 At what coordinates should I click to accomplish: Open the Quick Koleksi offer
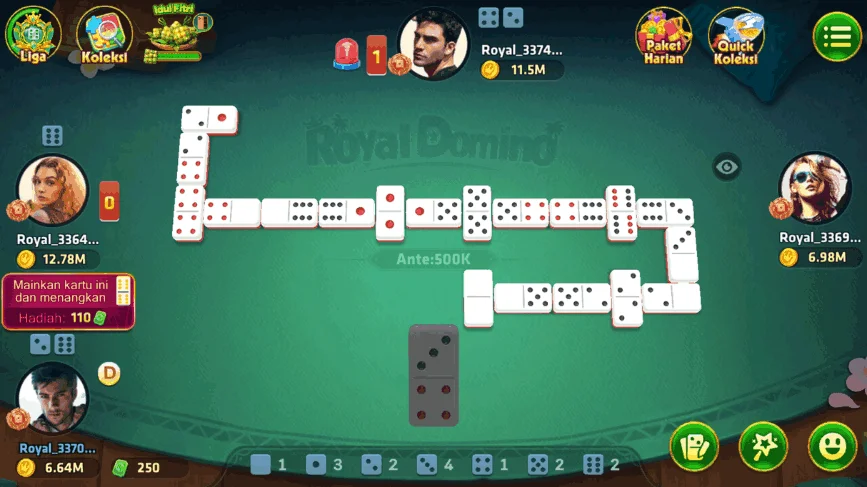736,37
